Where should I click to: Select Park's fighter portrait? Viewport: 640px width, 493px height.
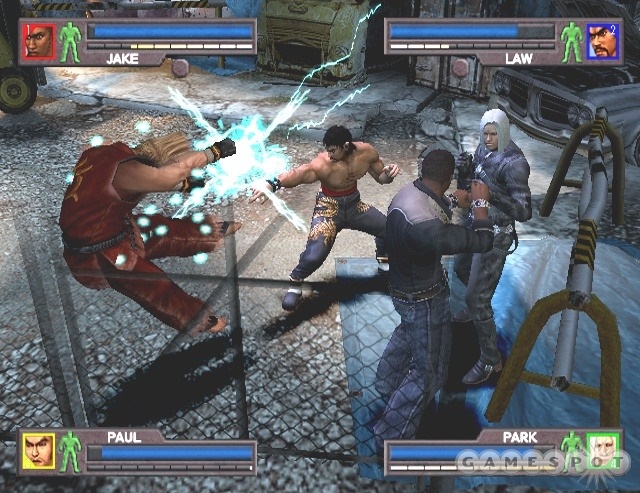click(603, 452)
